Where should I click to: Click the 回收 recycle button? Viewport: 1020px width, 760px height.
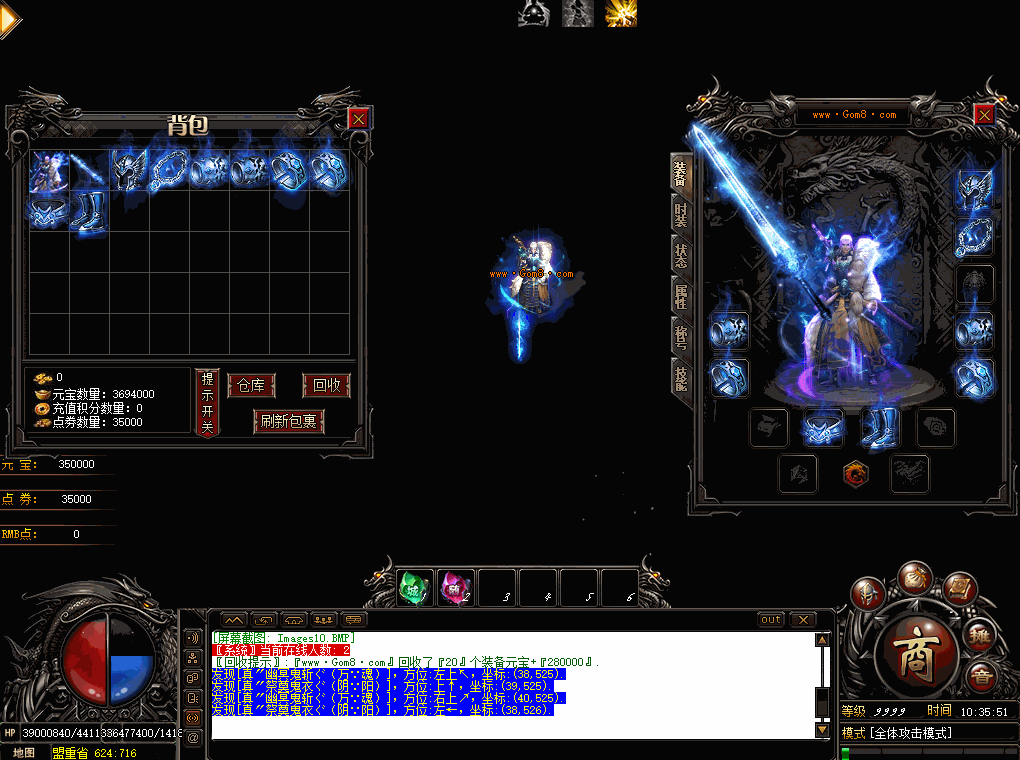click(326, 386)
